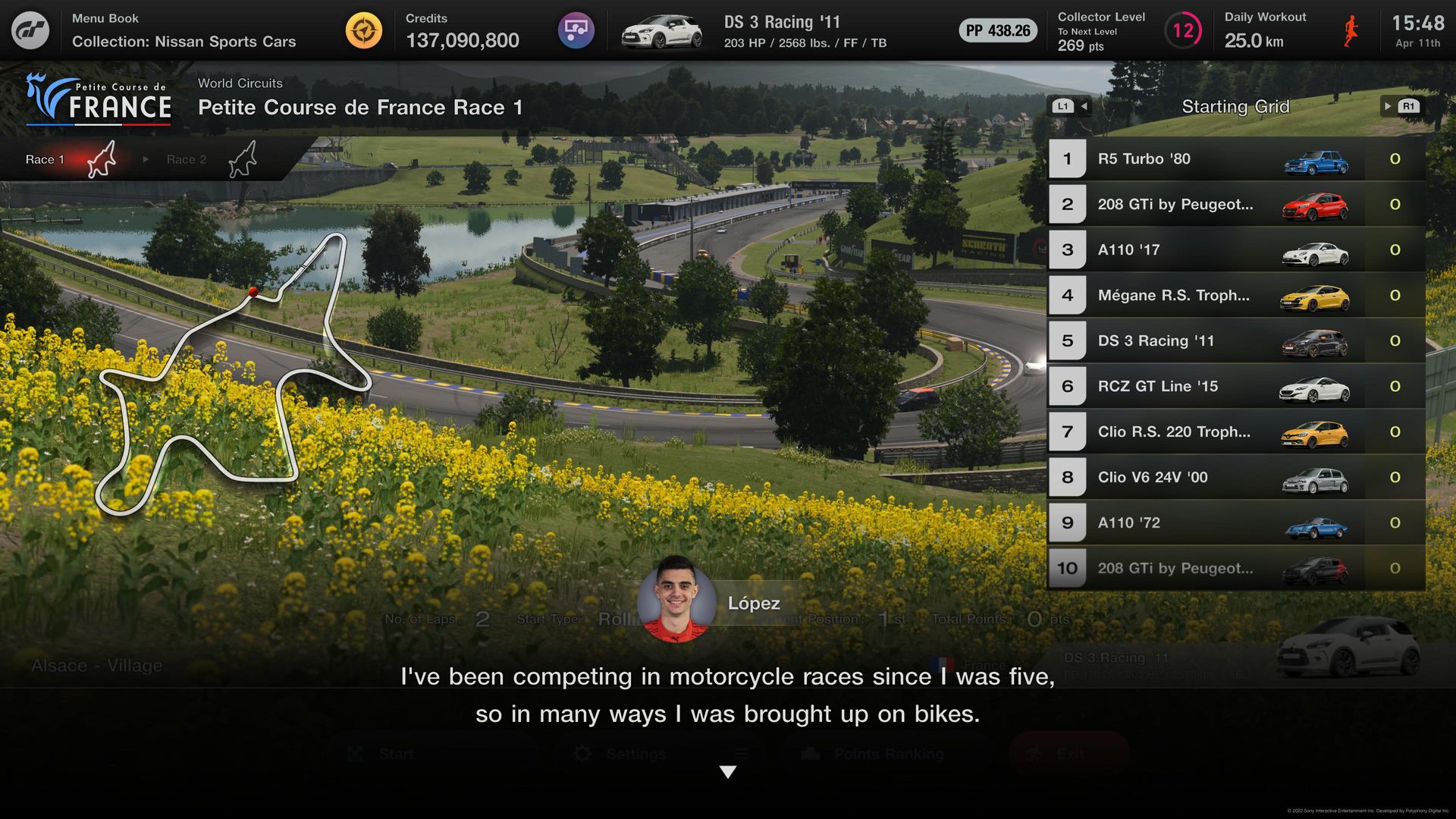Screen dimensions: 1456x819
Task: Select the RCZ GT Line '15 row
Action: click(x=1236, y=387)
